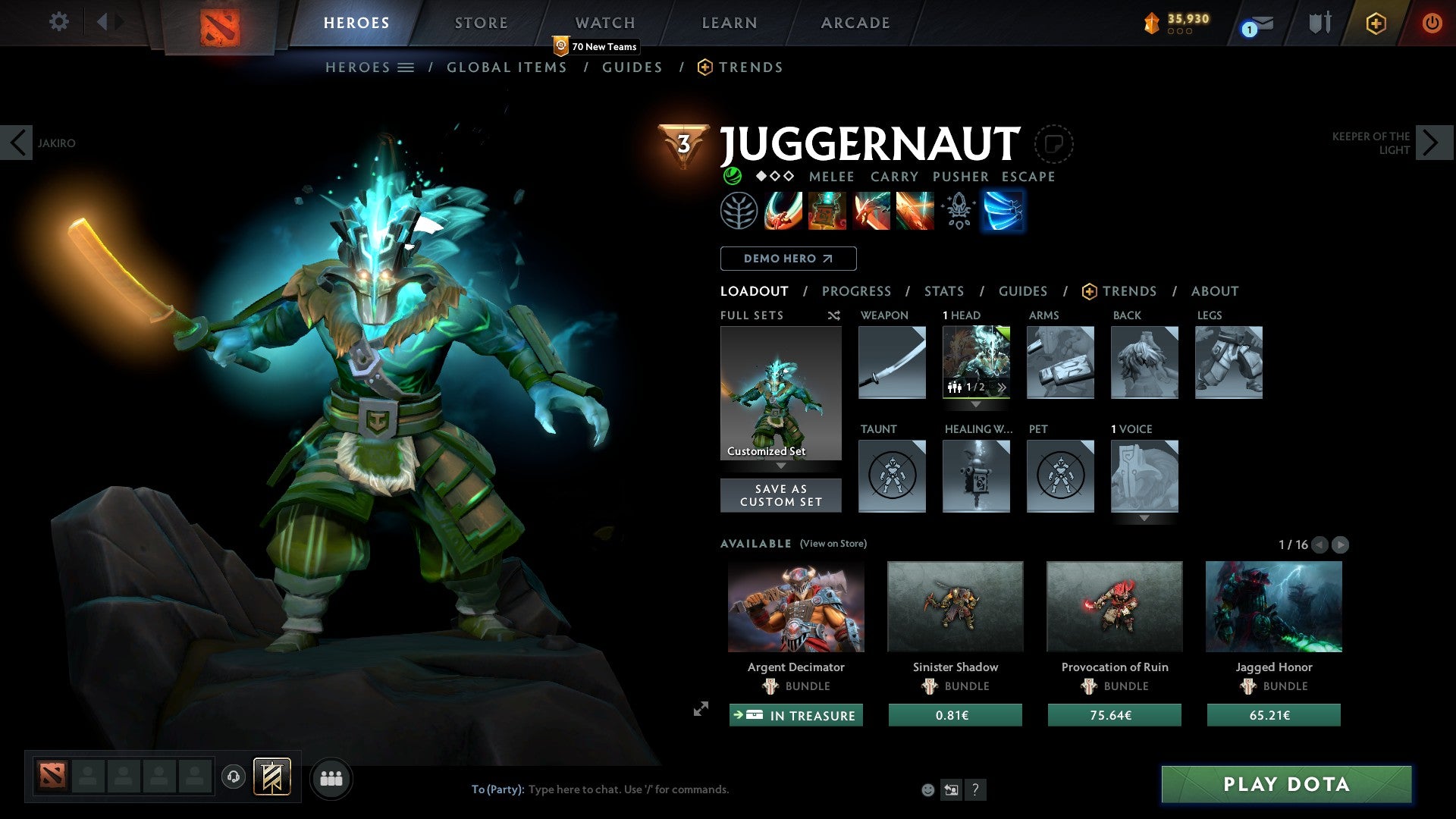The width and height of the screenshot is (1456, 819).
Task: Click the Demo Hero button
Action: [x=787, y=258]
